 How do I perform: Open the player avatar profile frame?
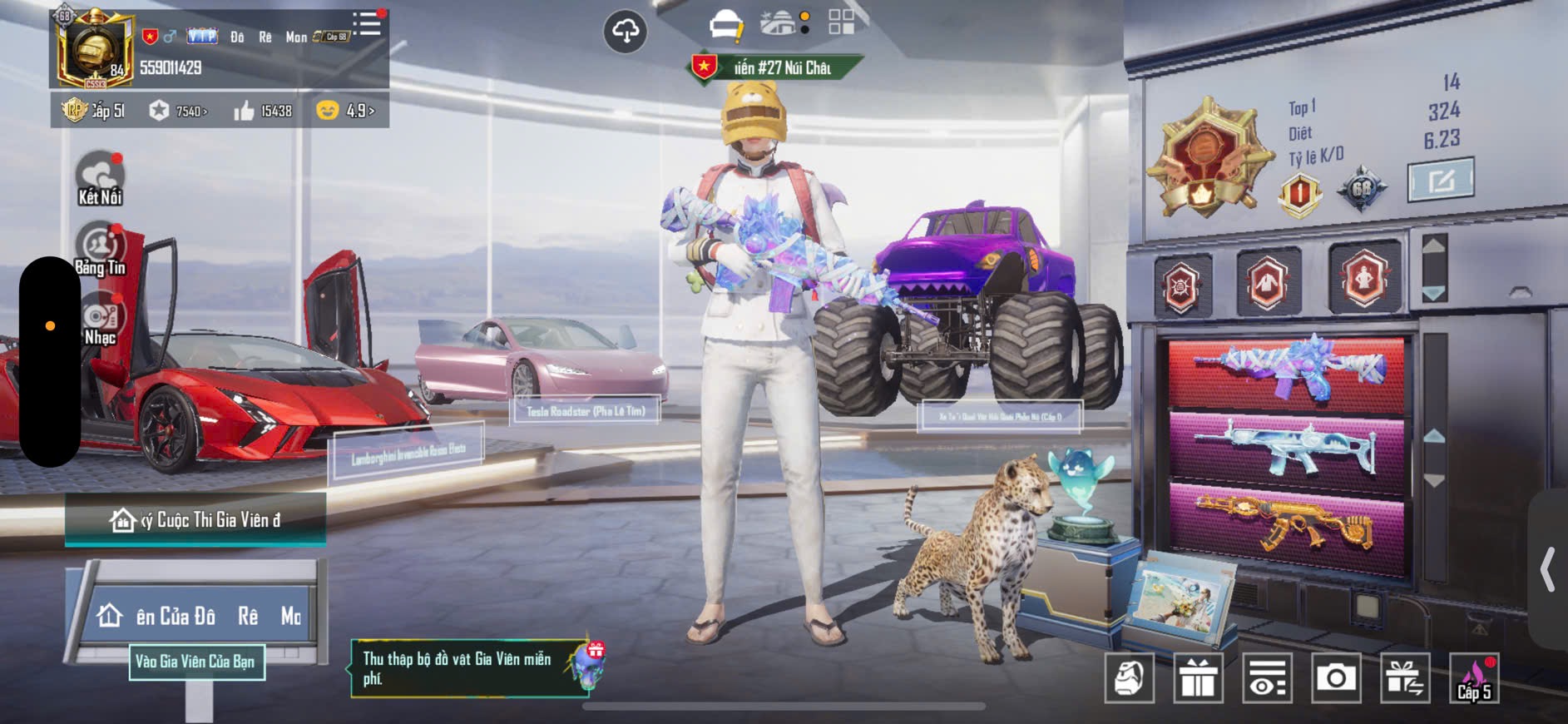[x=94, y=50]
